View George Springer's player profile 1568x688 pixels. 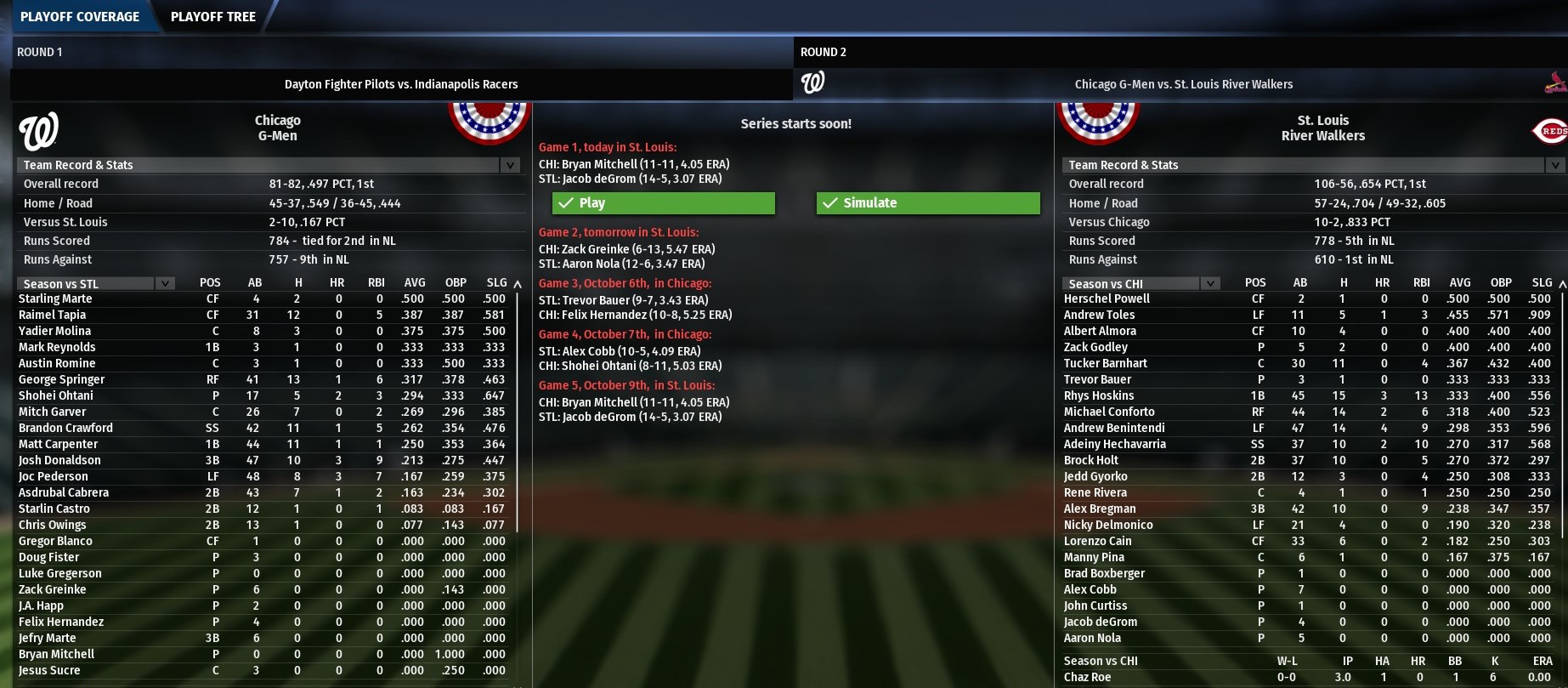[61, 379]
